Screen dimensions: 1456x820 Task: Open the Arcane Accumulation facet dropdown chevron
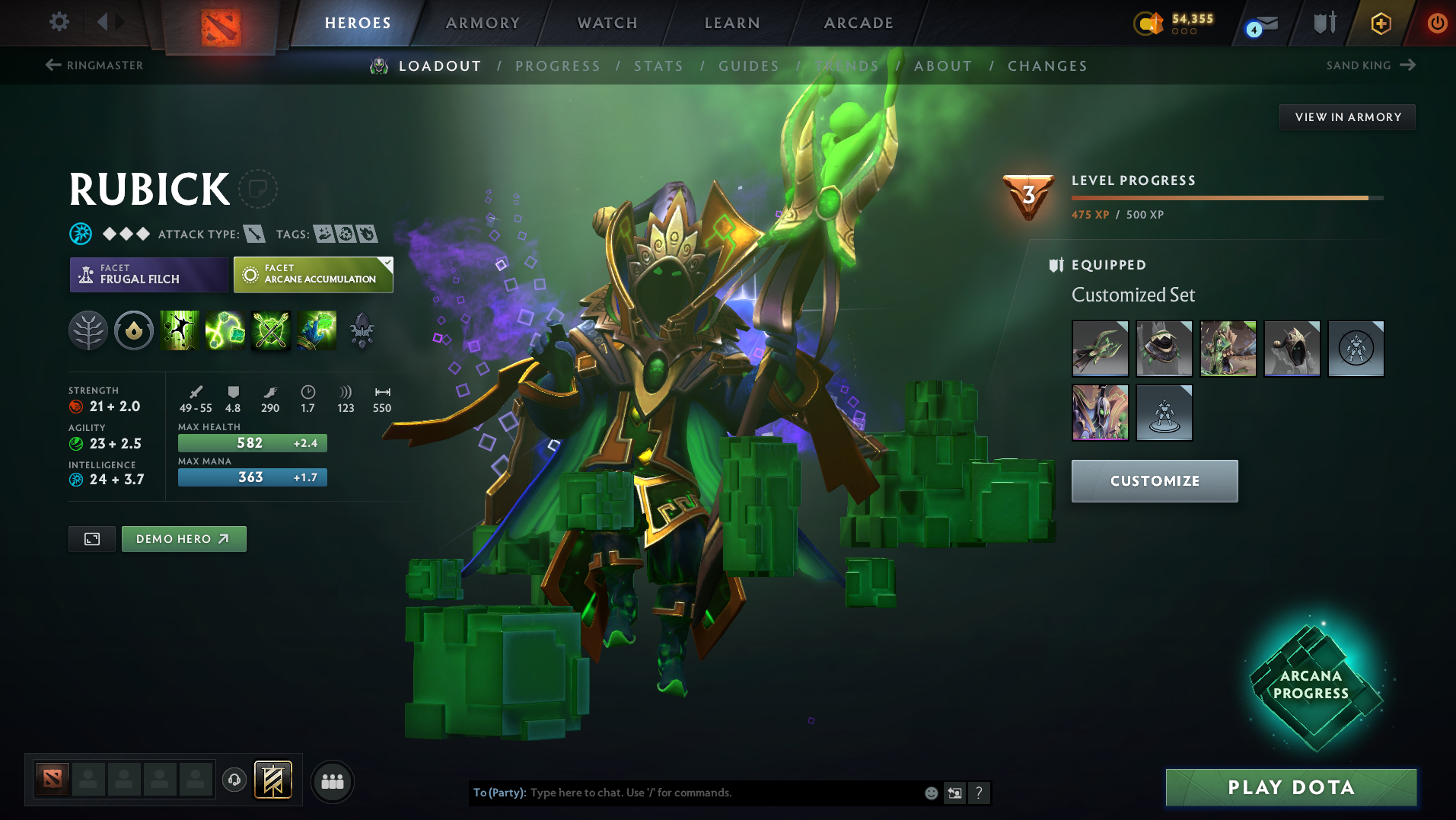coord(387,264)
